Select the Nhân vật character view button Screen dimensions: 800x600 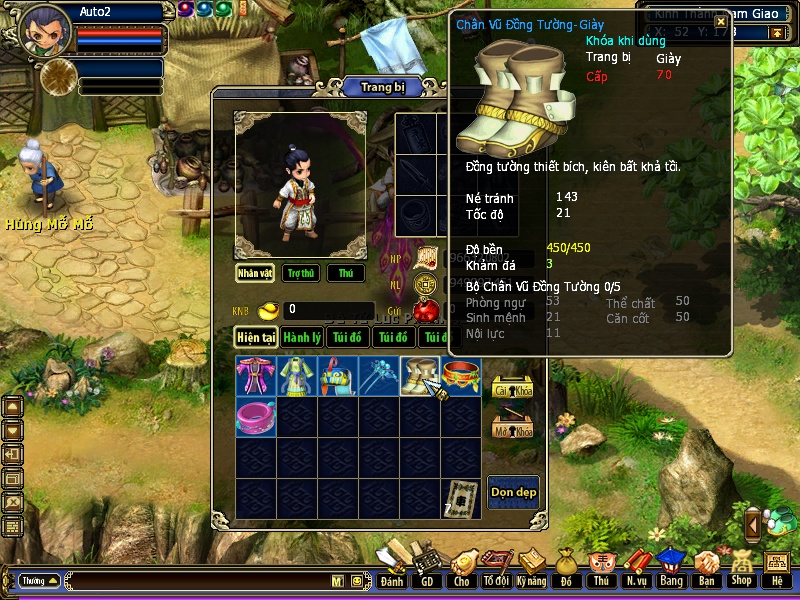(255, 273)
